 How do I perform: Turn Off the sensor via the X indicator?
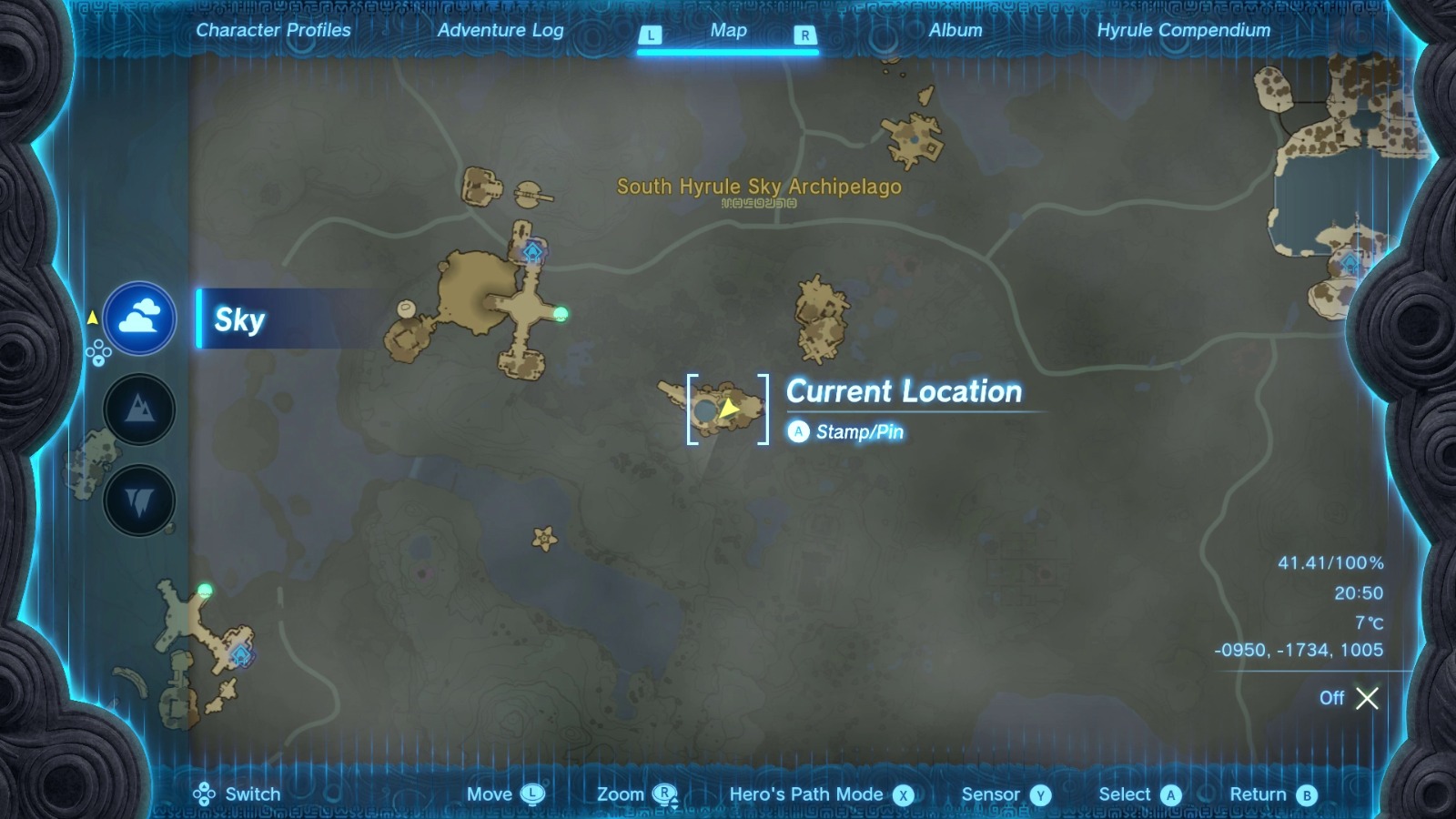1367,699
